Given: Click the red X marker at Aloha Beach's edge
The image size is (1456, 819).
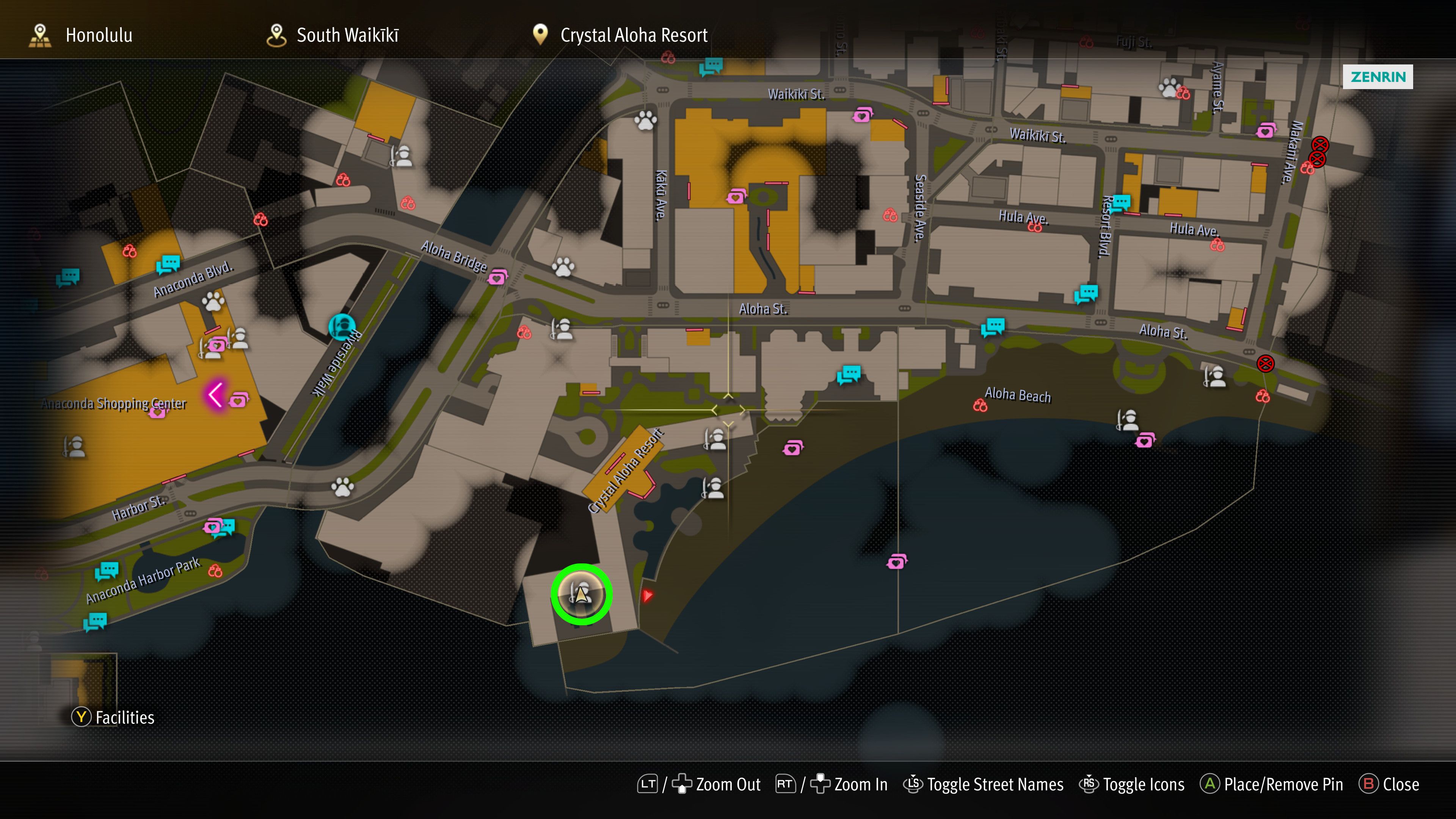Looking at the screenshot, I should click(1265, 364).
